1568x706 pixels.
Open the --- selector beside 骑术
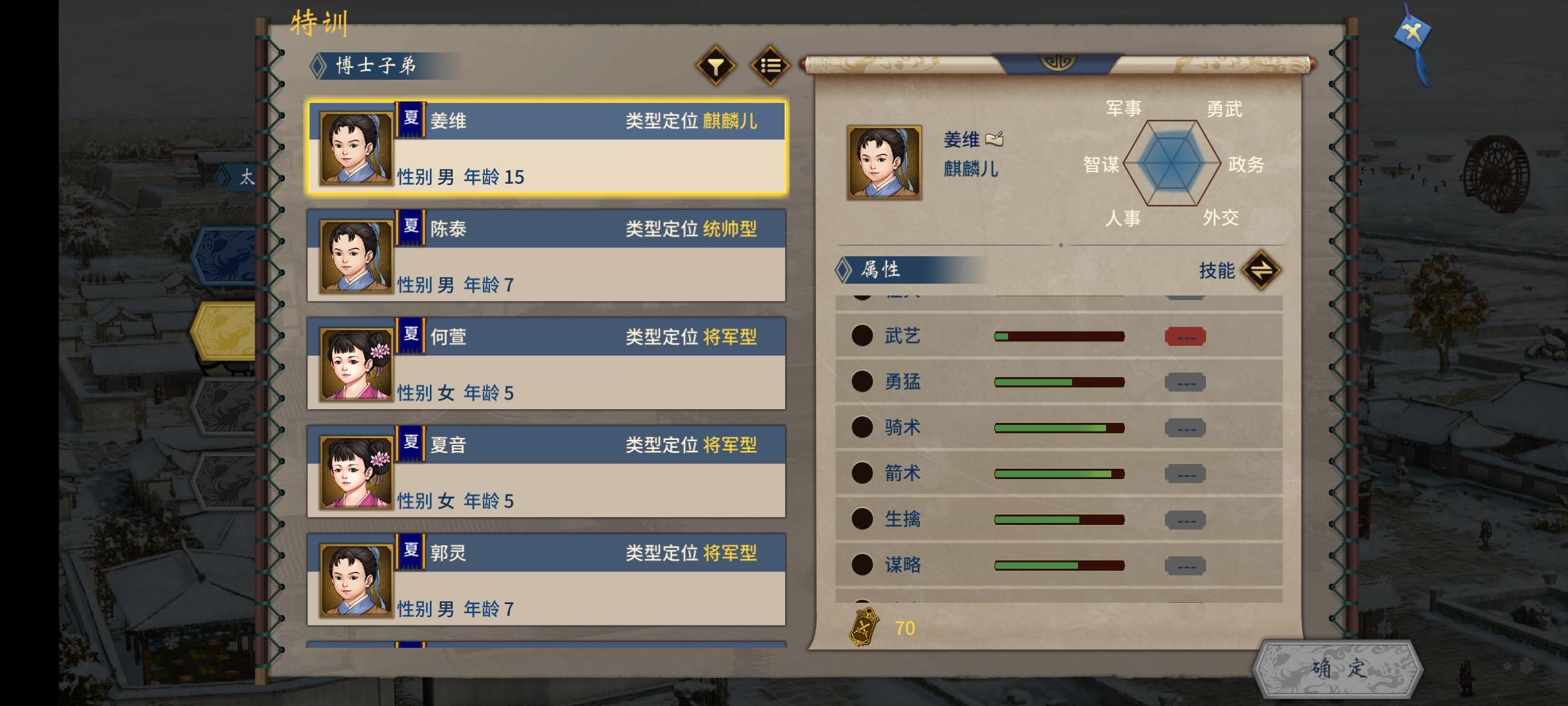click(1185, 428)
